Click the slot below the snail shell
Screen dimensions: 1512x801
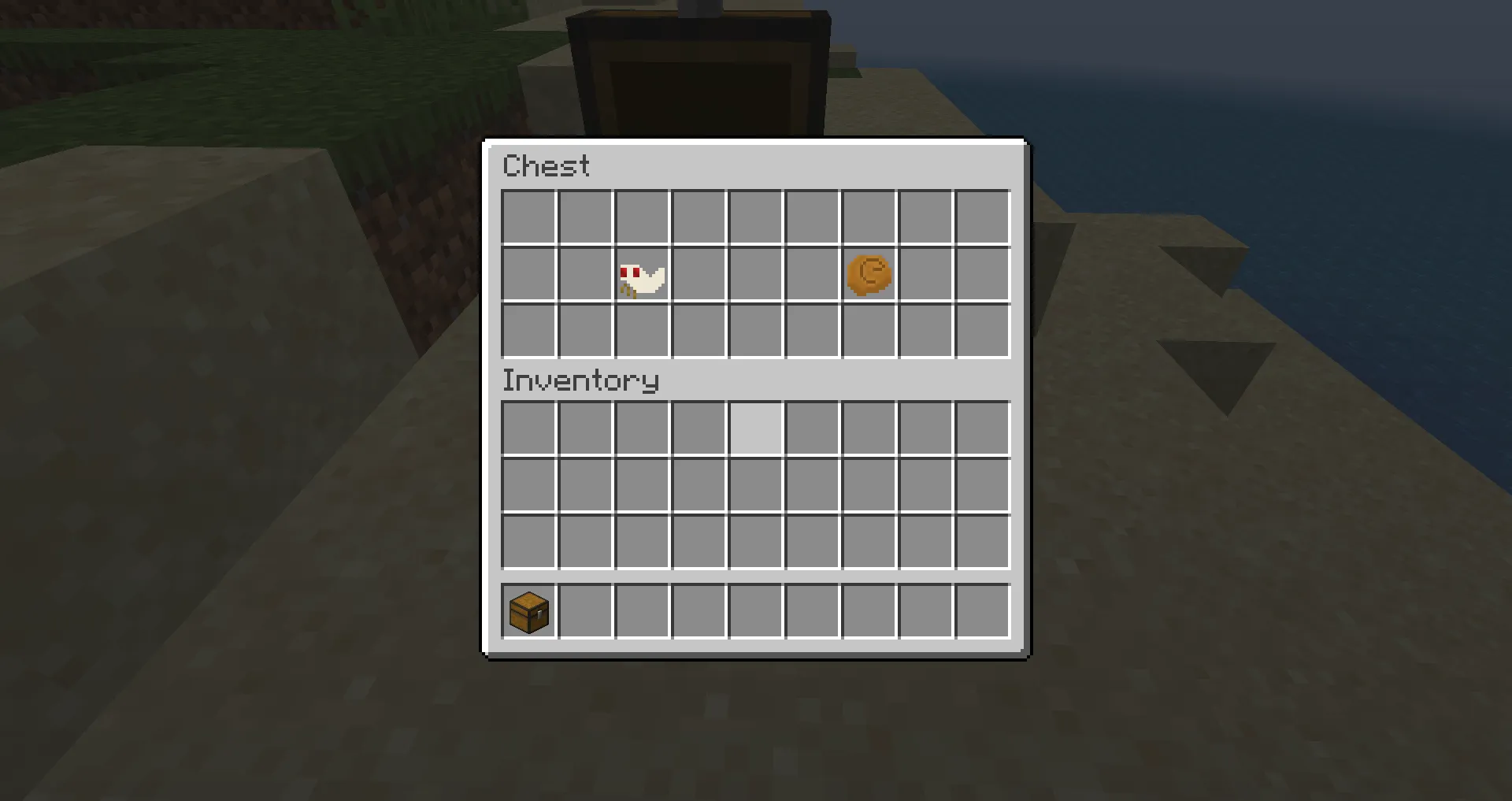coord(868,330)
